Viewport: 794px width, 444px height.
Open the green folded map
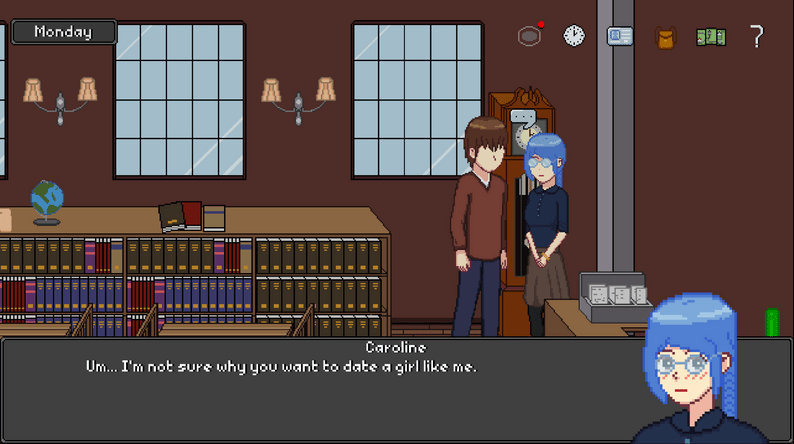point(711,37)
